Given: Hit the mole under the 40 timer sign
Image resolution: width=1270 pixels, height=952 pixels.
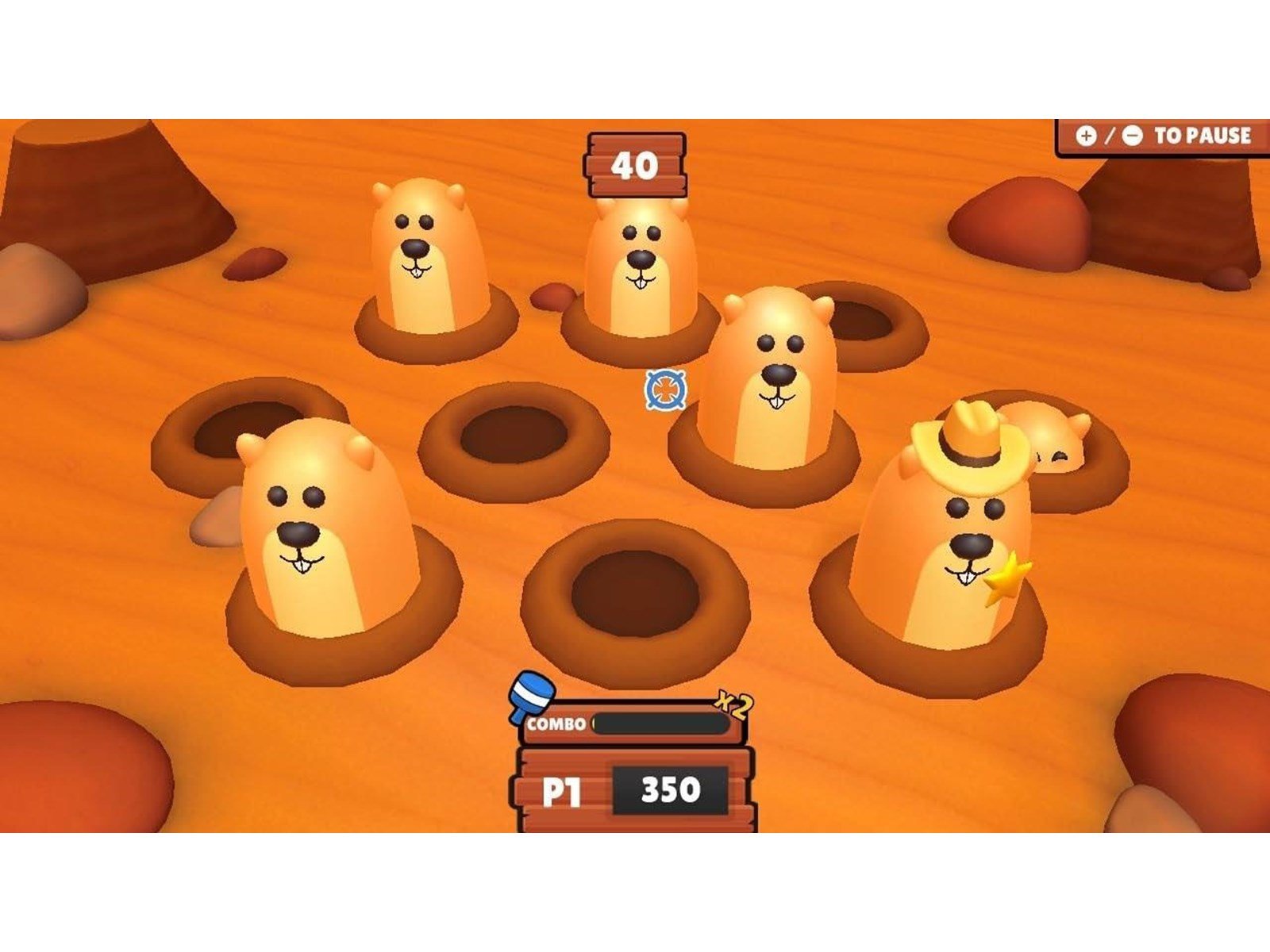Looking at the screenshot, I should click(x=641, y=254).
